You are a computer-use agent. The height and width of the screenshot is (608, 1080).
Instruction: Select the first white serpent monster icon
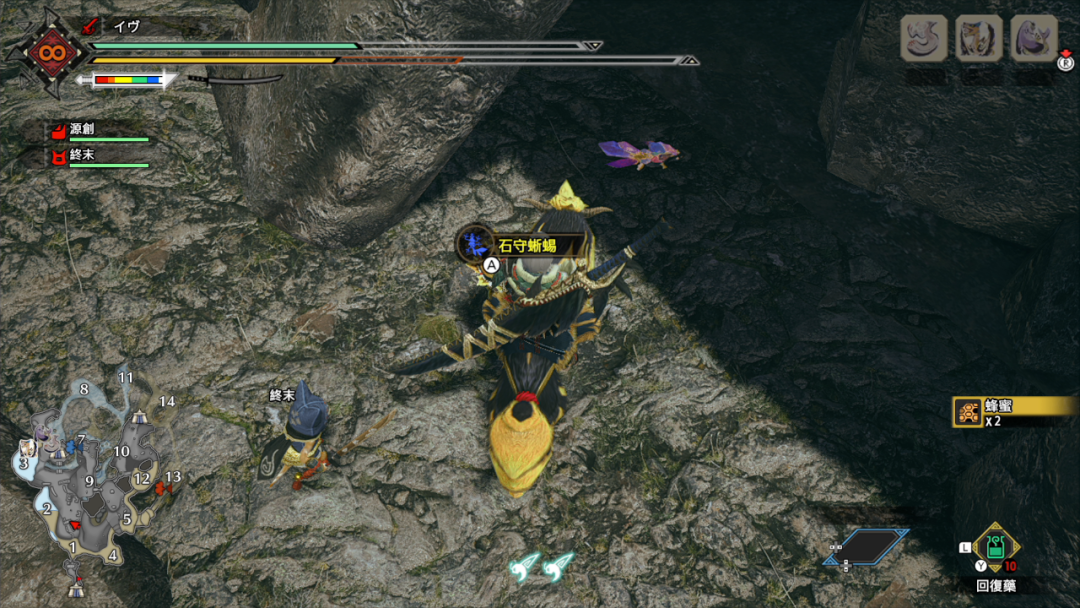click(924, 39)
